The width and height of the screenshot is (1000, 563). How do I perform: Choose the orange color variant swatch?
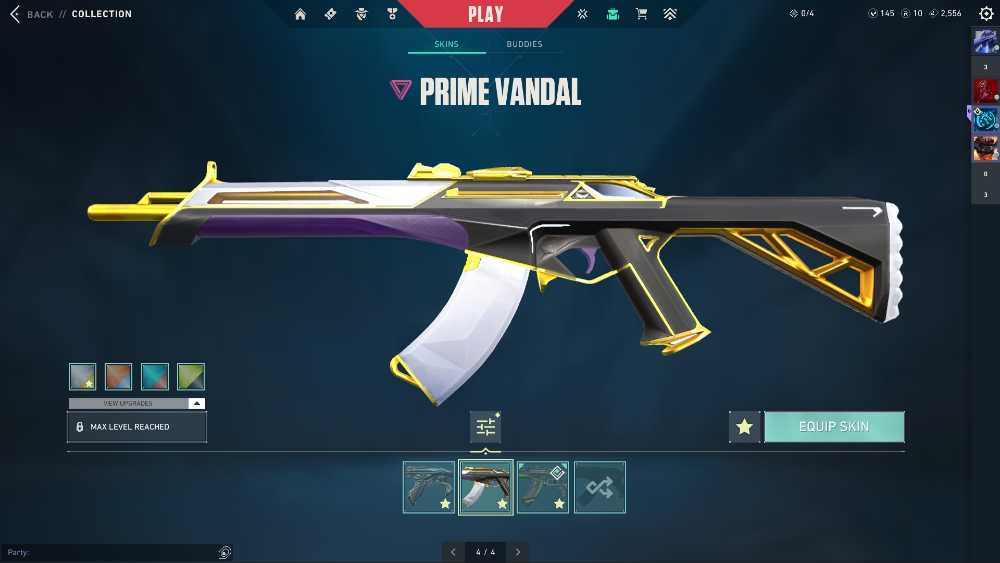pyautogui.click(x=119, y=376)
